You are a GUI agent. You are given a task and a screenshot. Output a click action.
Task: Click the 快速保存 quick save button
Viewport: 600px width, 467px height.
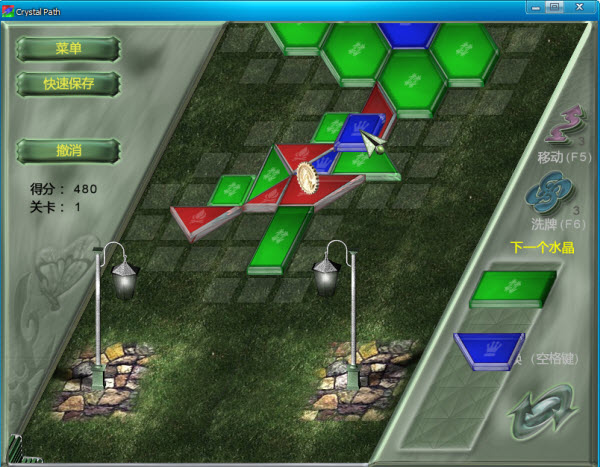68,83
